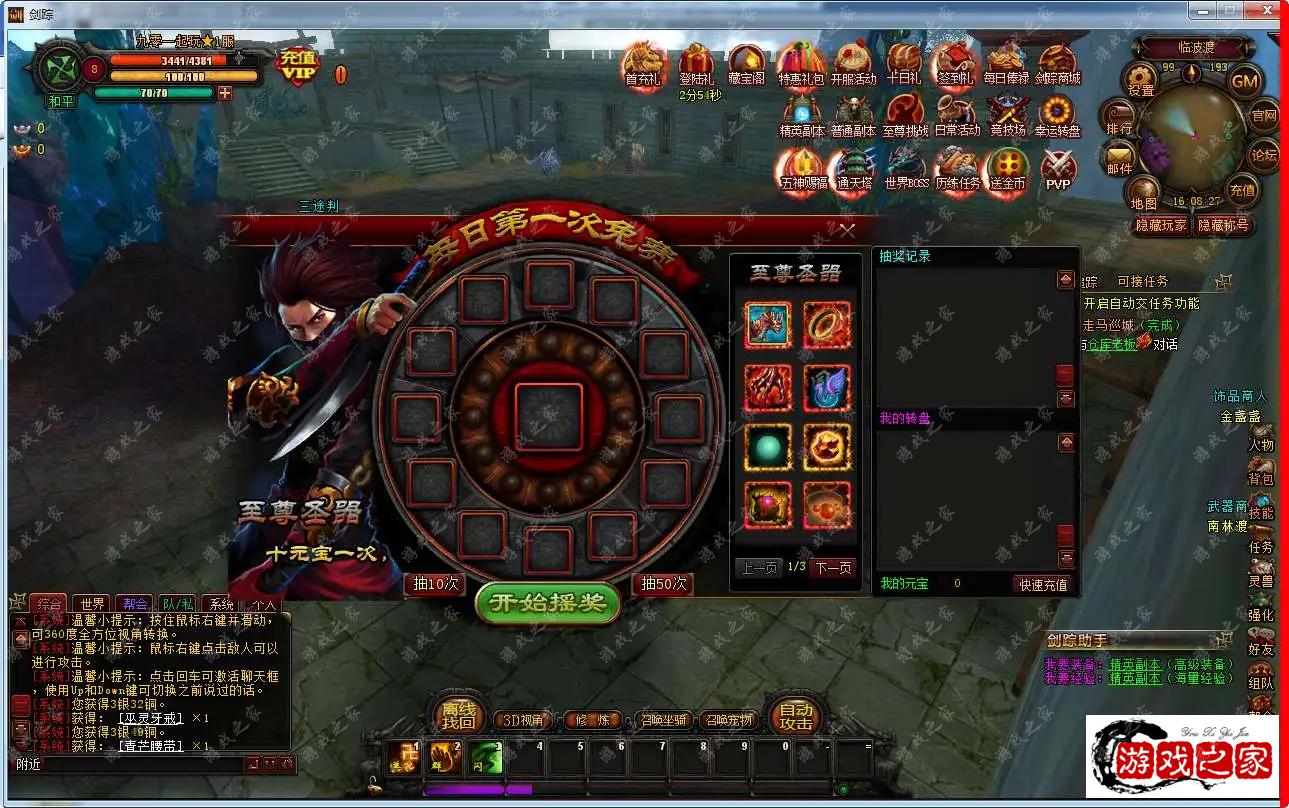The width and height of the screenshot is (1289, 808).
Task: Open 设置 beside the minimap
Action: point(1140,78)
